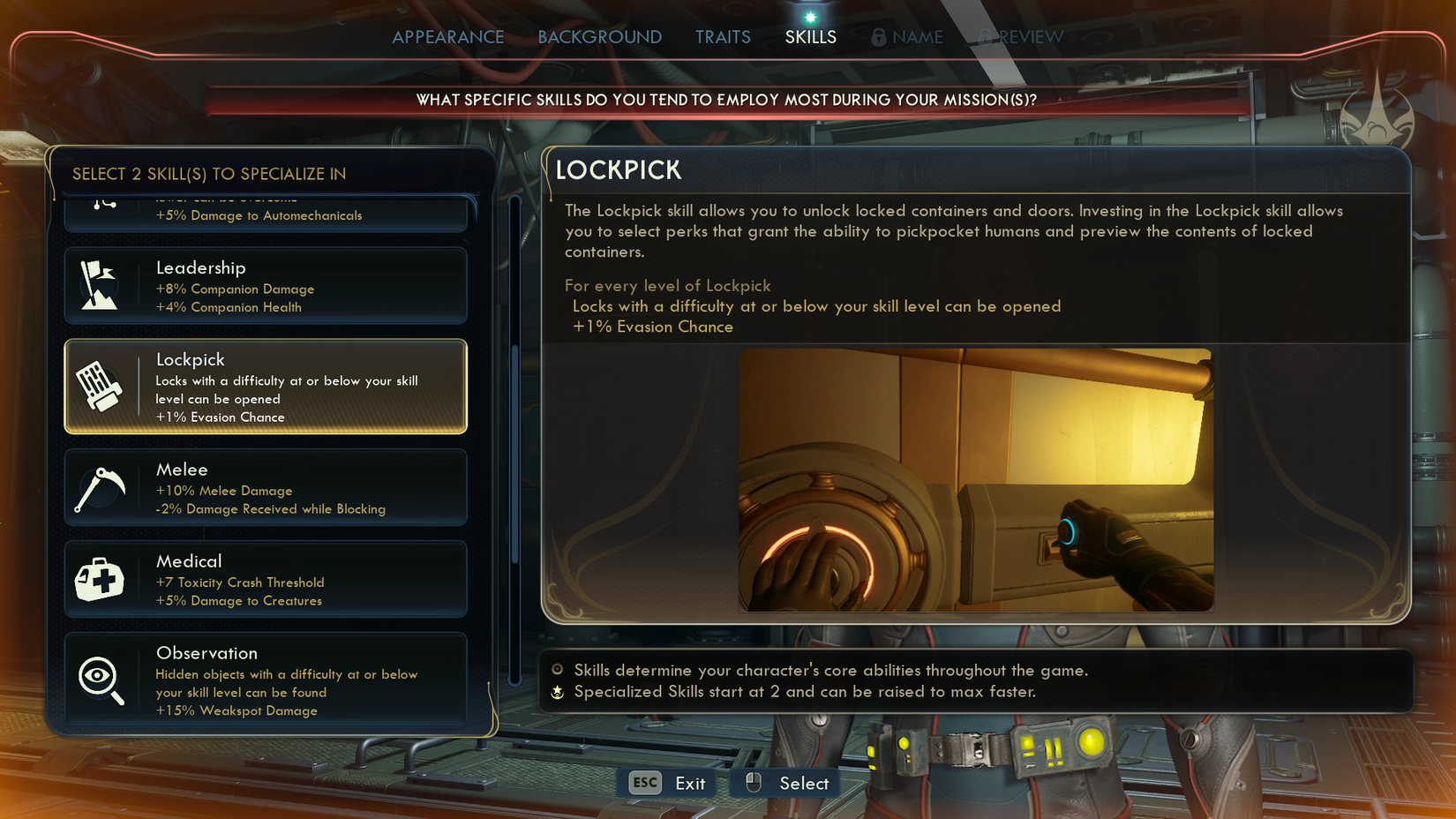
Task: Select the Leadership flag icon
Action: [x=100, y=284]
